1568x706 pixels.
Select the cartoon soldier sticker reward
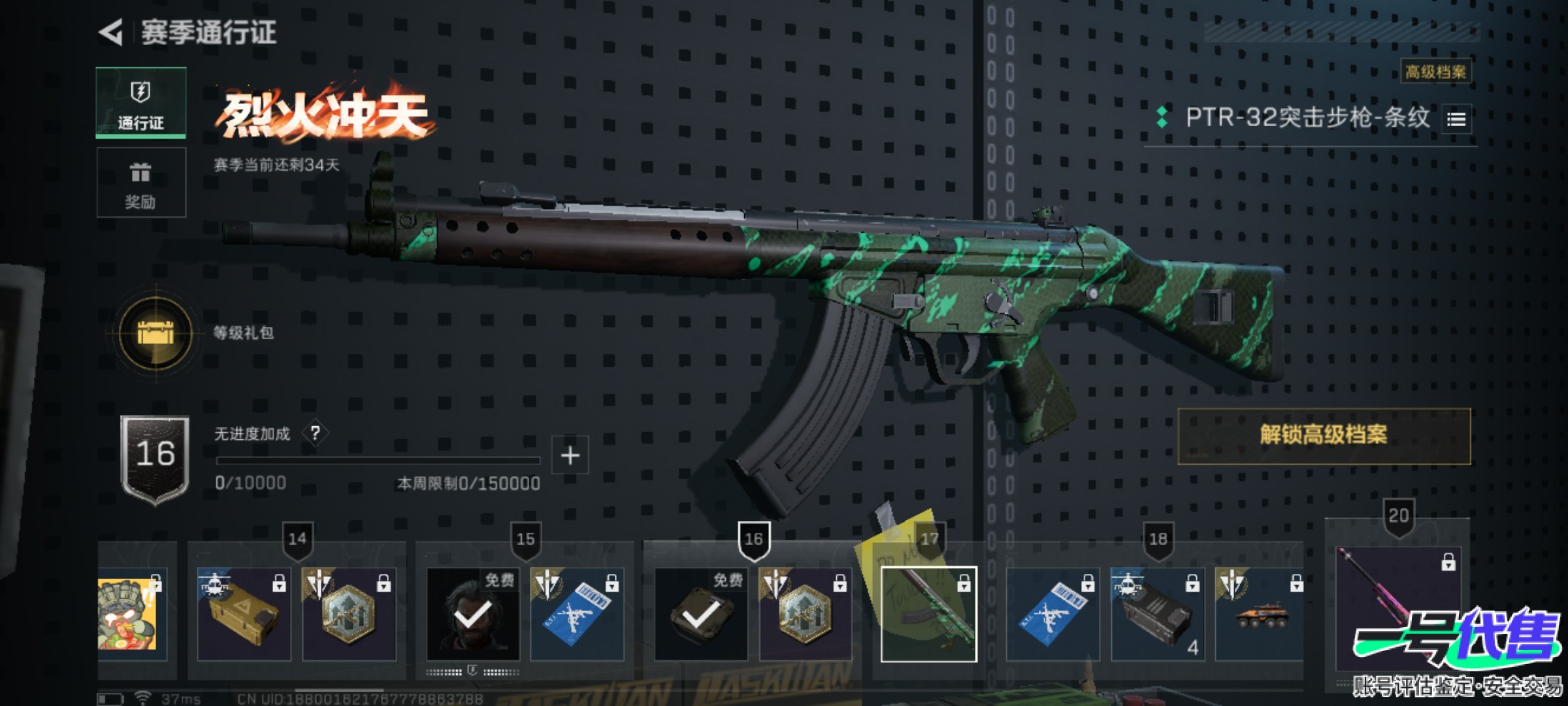coord(129,614)
